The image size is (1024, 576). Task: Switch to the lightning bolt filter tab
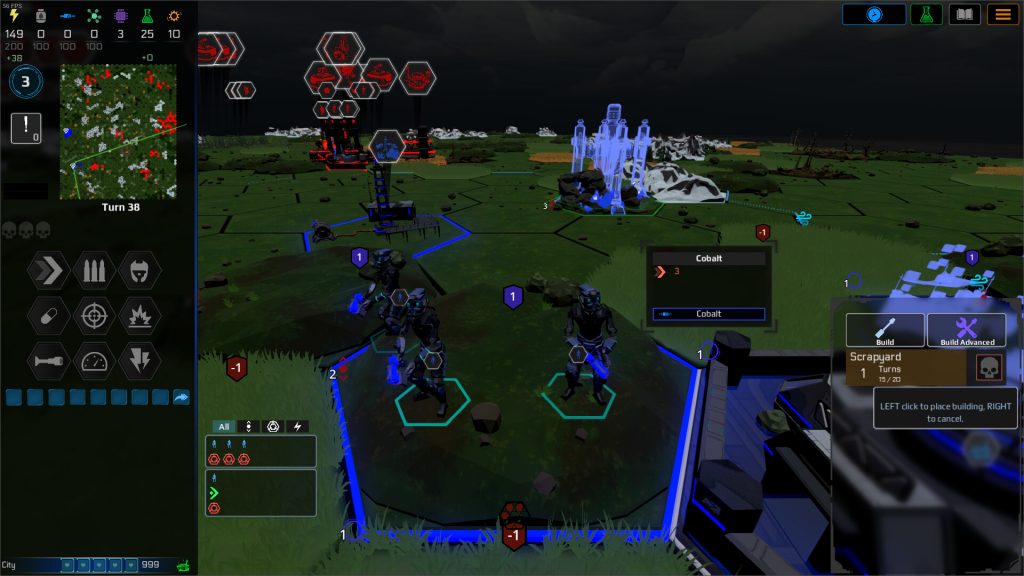pyautogui.click(x=297, y=426)
